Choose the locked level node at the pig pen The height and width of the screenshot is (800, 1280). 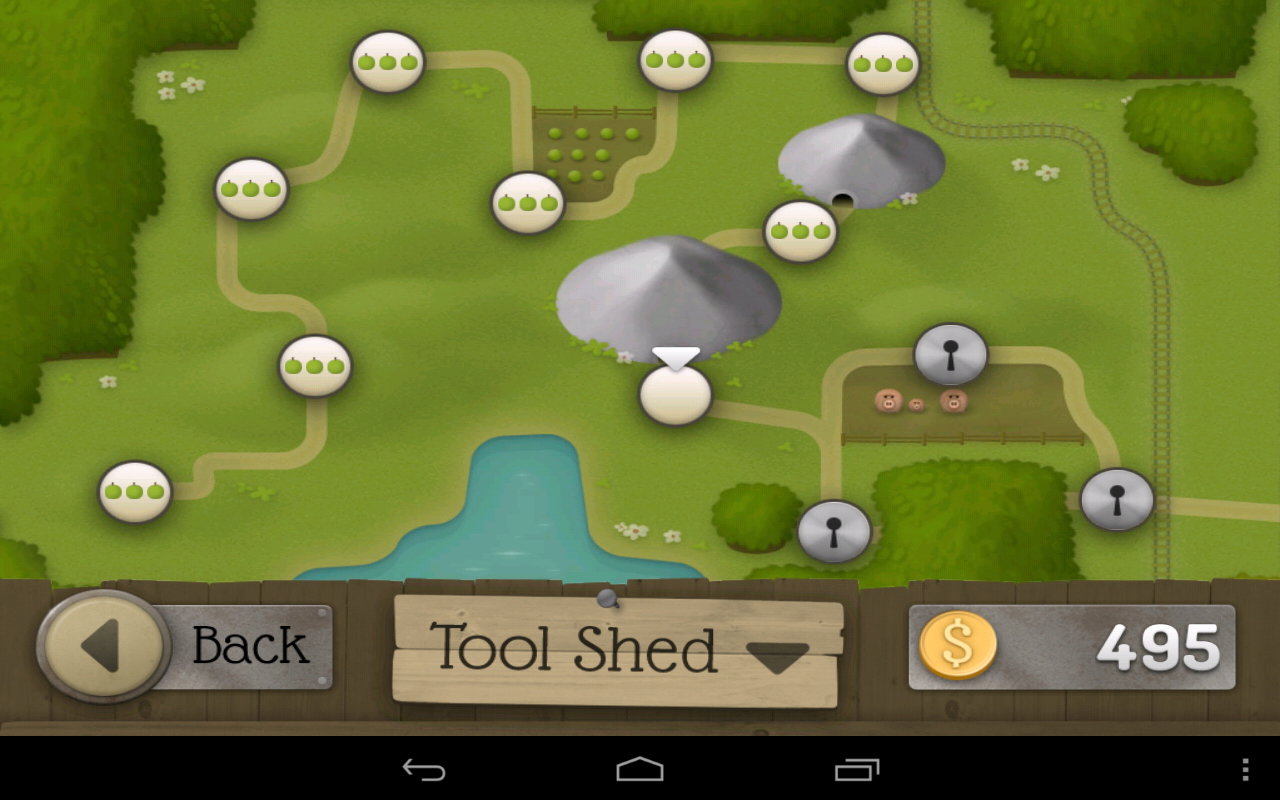point(950,354)
